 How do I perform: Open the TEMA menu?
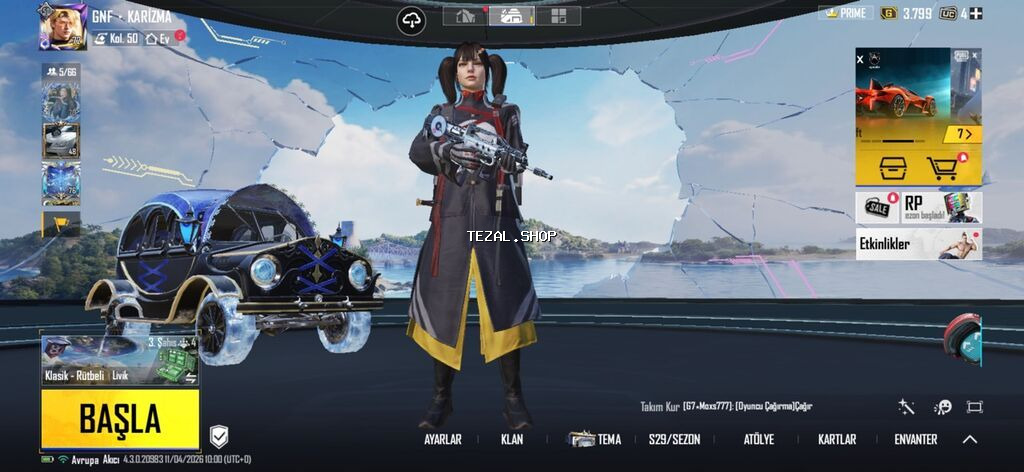(x=596, y=439)
